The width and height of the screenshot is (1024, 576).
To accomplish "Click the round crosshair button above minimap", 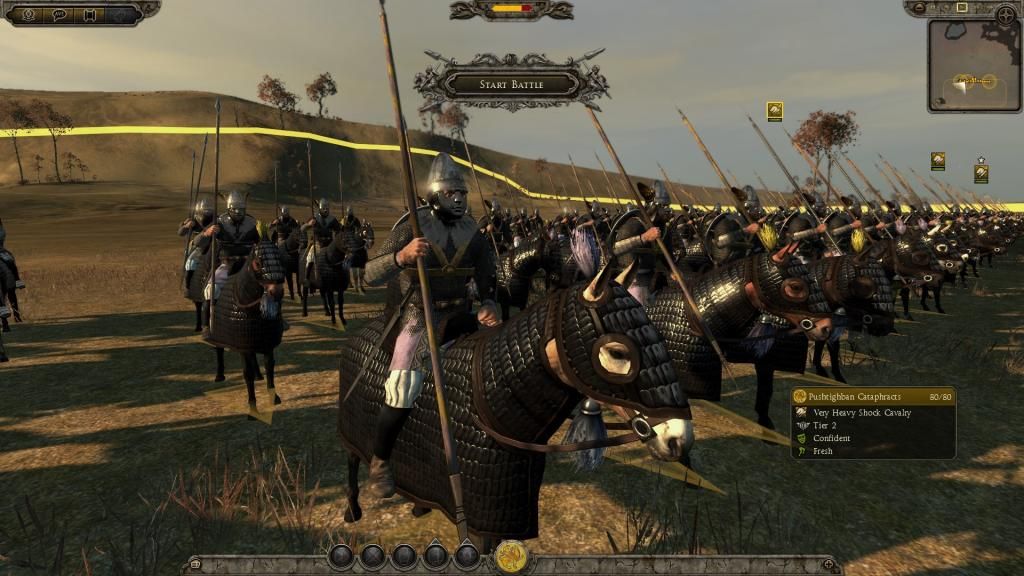I will coord(1005,14).
